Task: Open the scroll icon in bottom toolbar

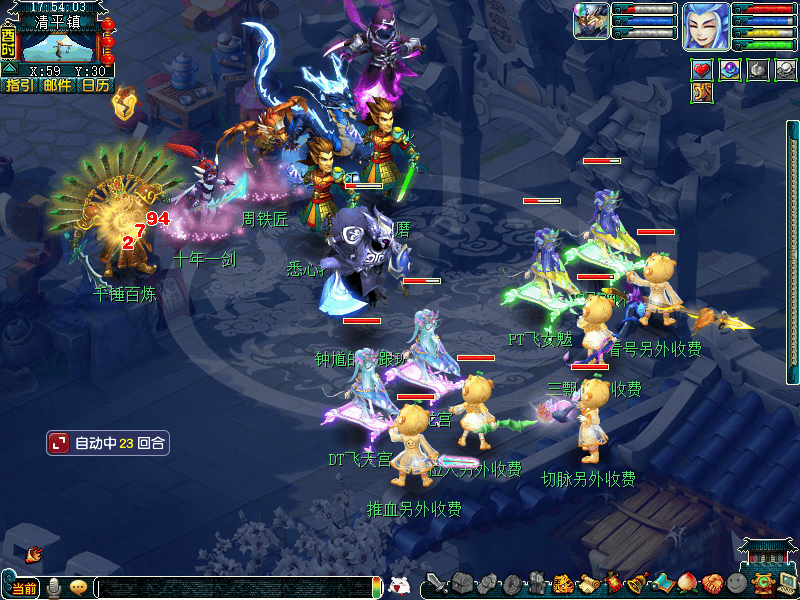Action: [x=587, y=584]
